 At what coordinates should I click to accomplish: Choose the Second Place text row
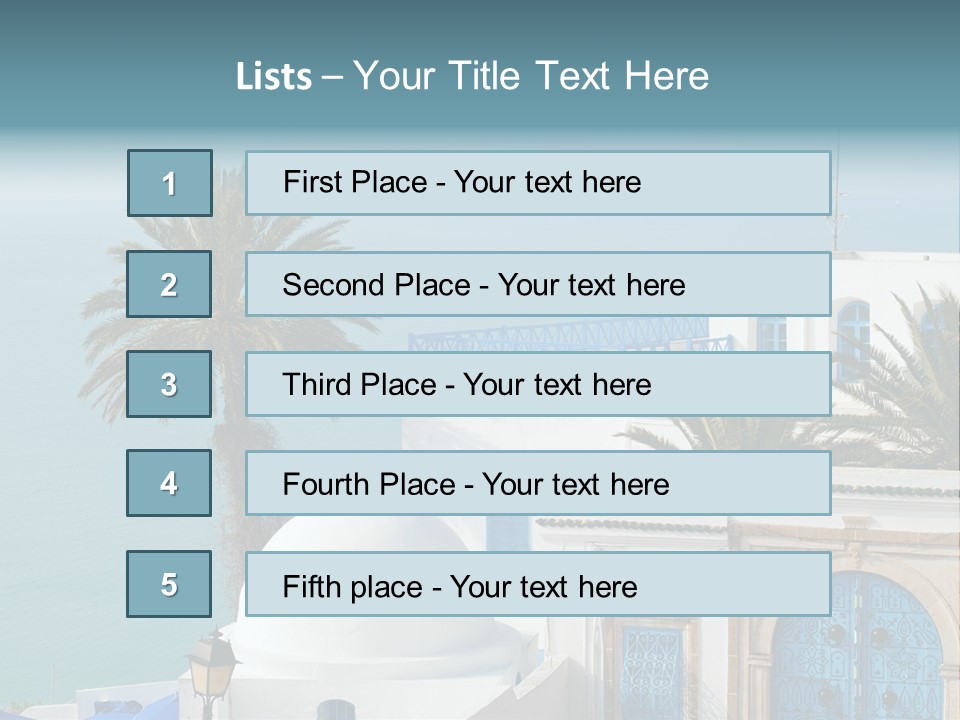point(538,284)
